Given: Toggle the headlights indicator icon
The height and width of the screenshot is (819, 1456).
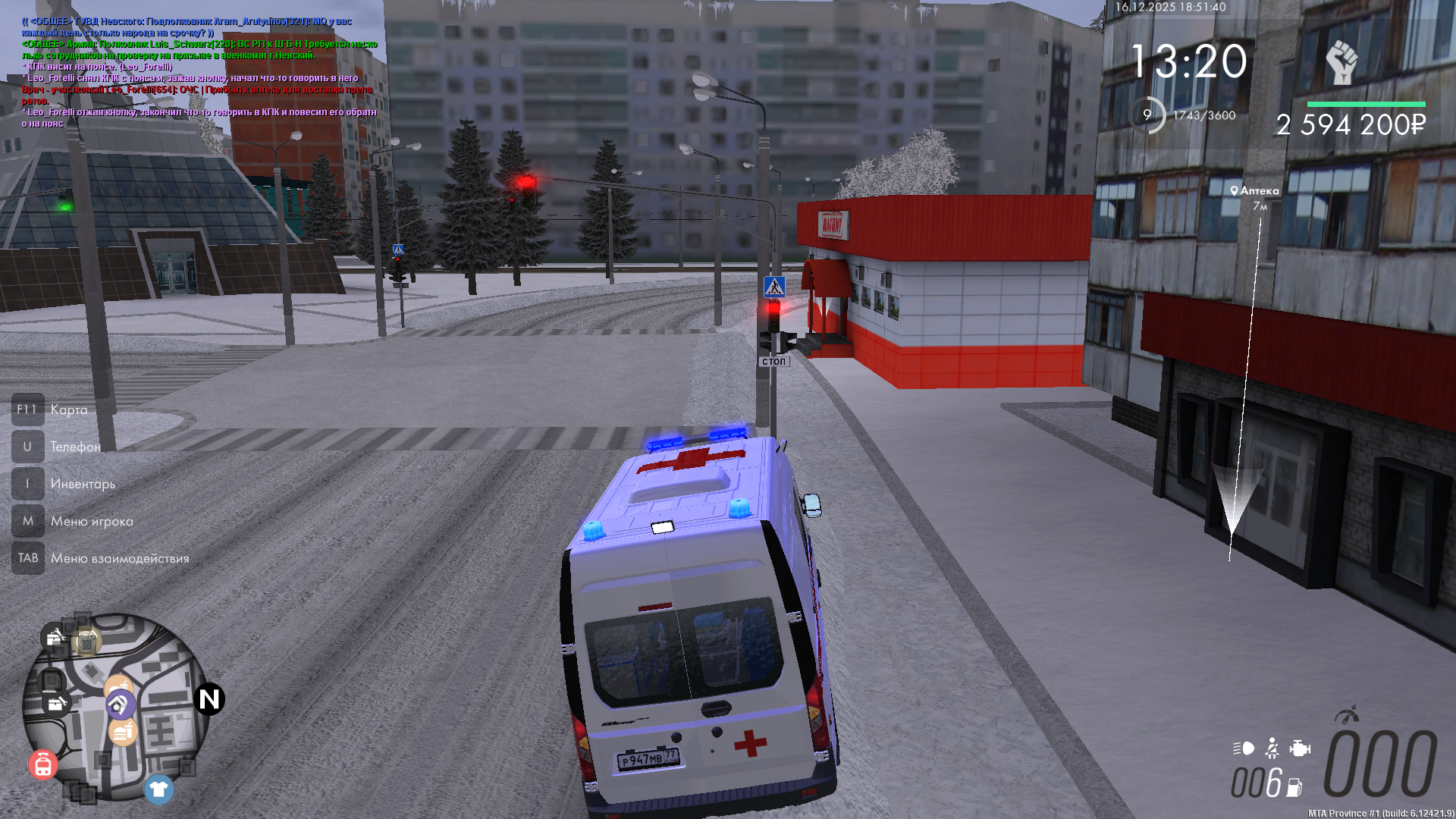Looking at the screenshot, I should point(1244,748).
